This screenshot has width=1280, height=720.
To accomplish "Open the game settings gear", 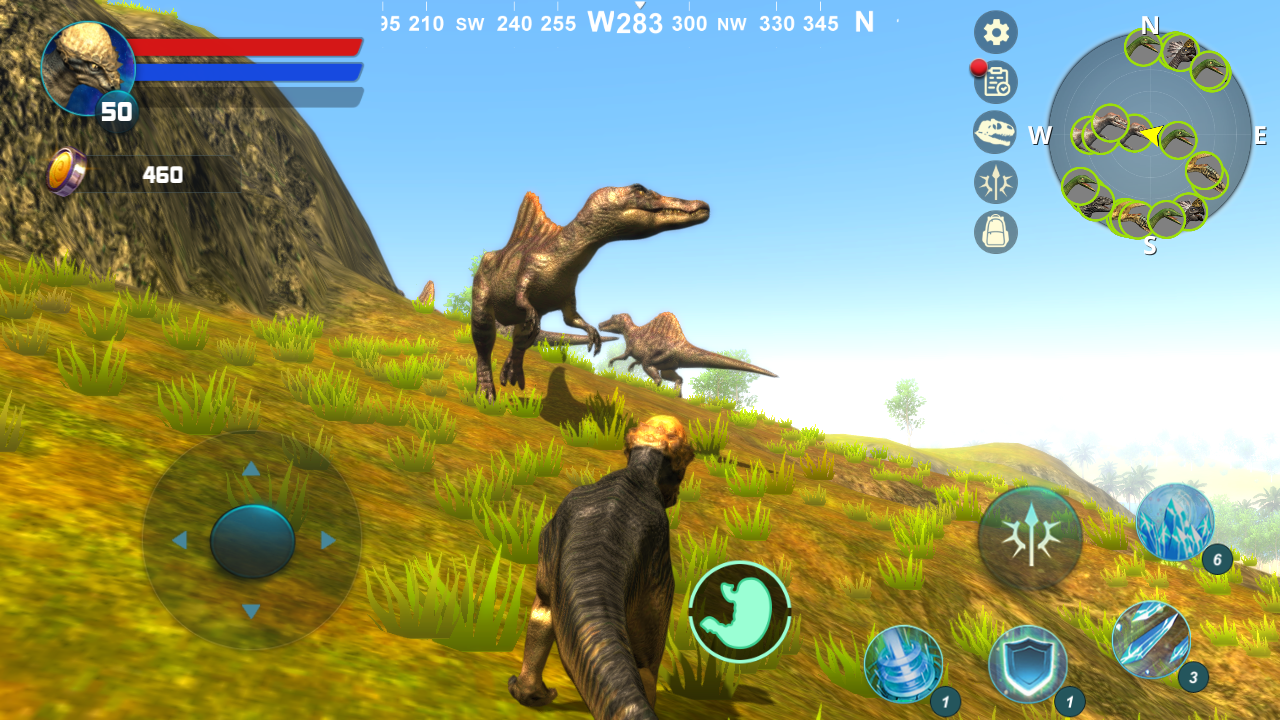I will 995,32.
